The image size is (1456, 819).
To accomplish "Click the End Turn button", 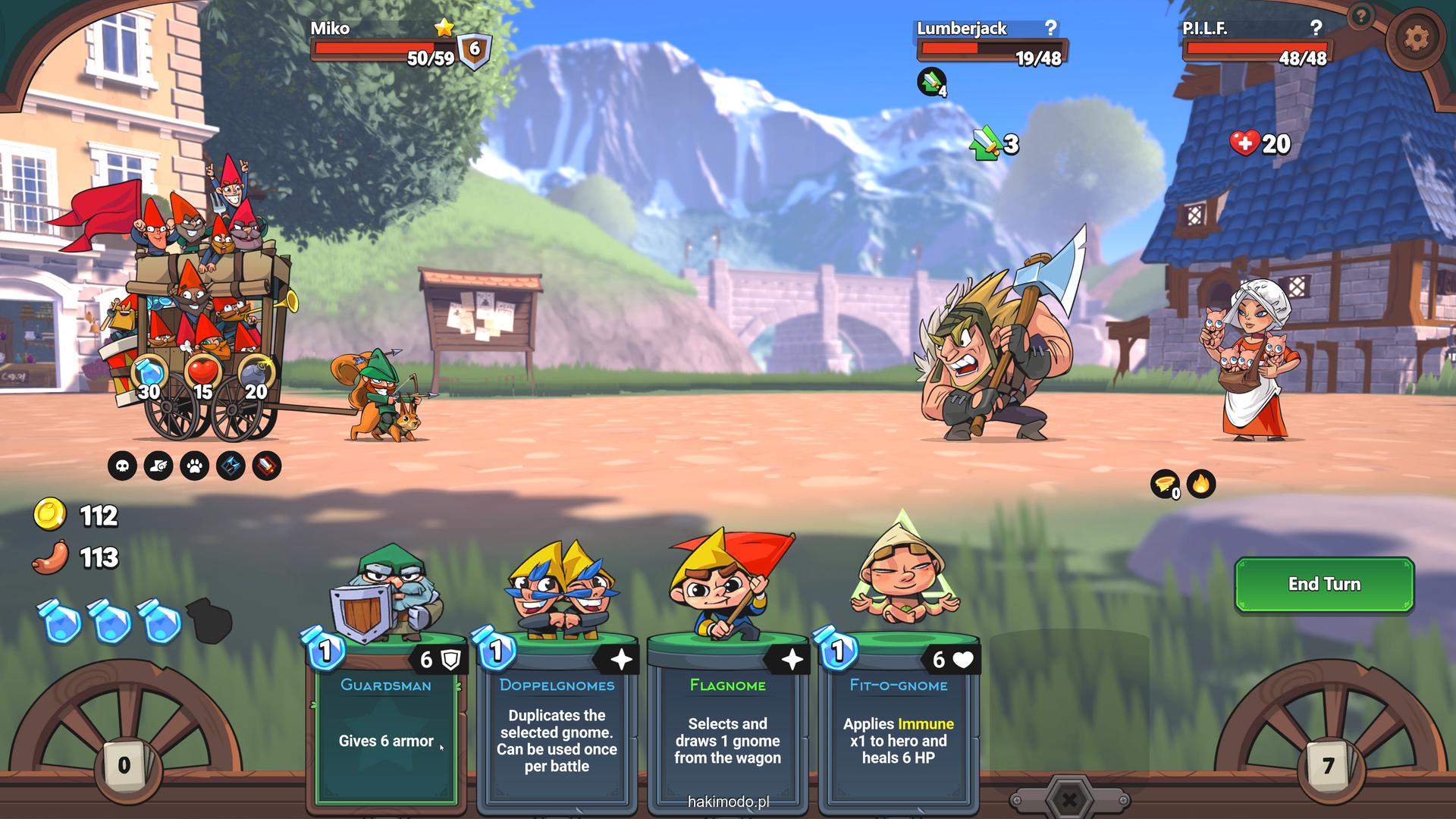I will click(x=1324, y=584).
